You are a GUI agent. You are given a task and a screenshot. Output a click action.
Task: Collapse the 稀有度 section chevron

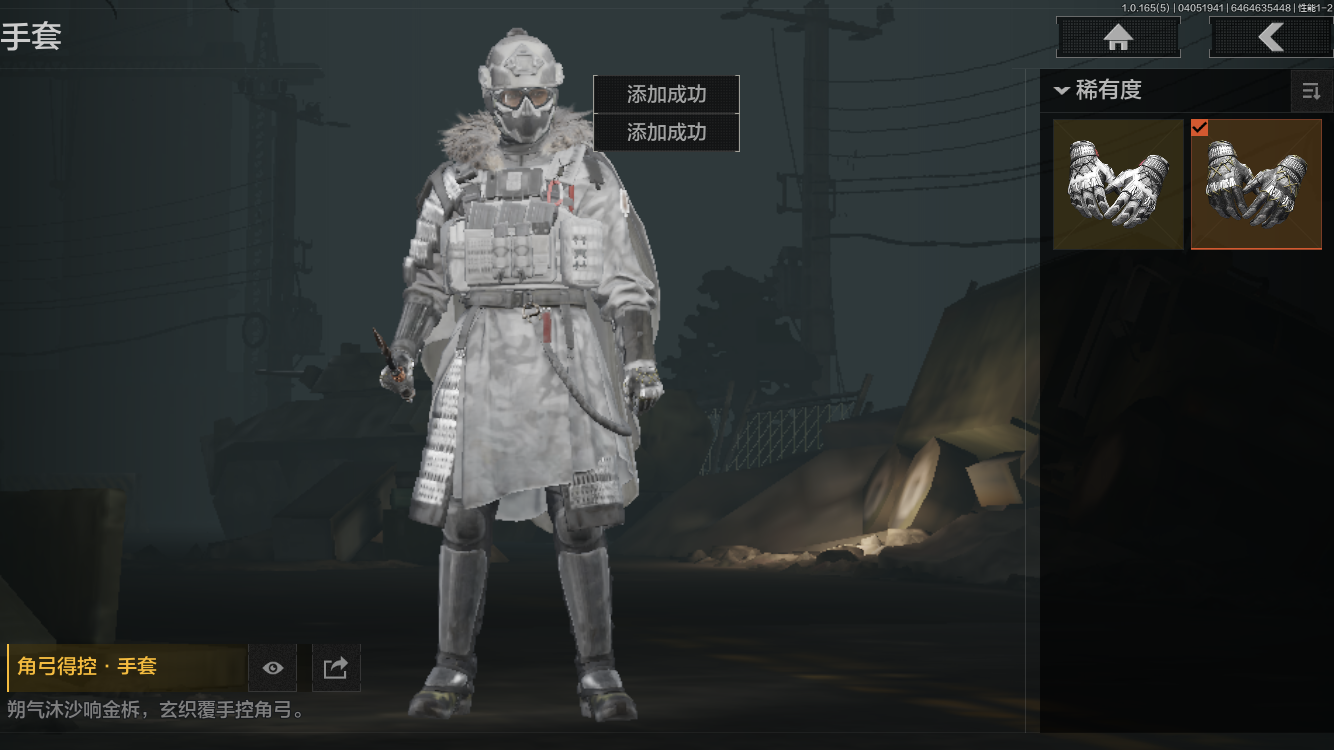[1063, 90]
